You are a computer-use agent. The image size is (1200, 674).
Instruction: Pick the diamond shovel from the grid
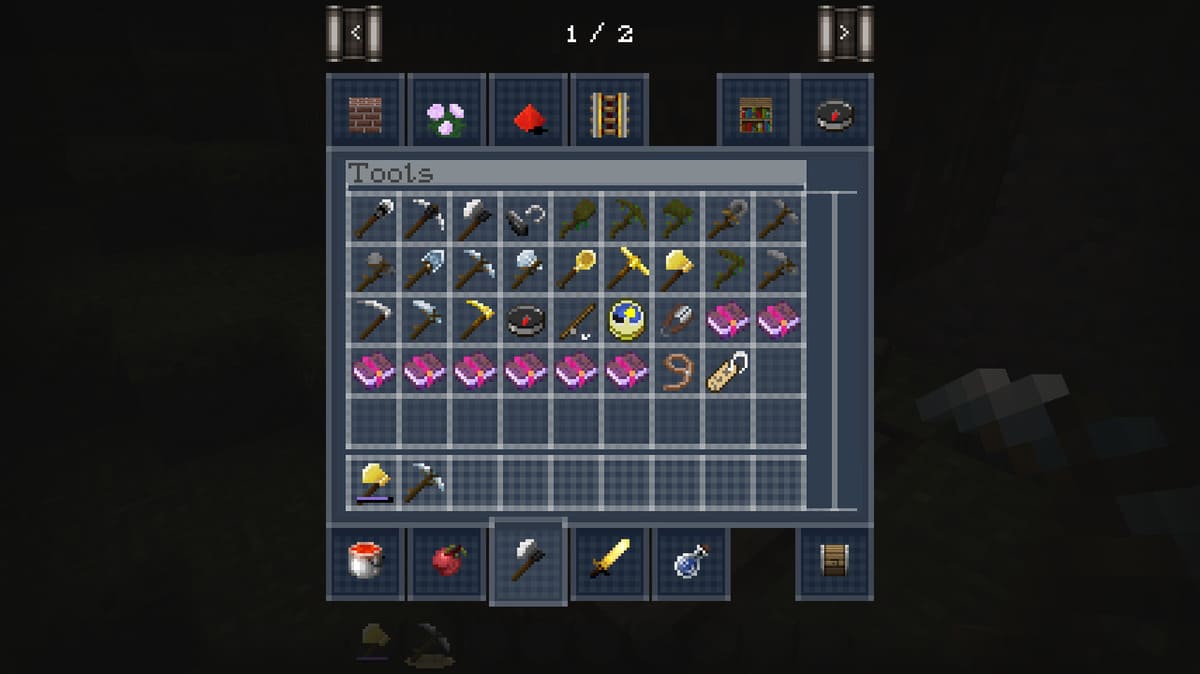coord(424,268)
